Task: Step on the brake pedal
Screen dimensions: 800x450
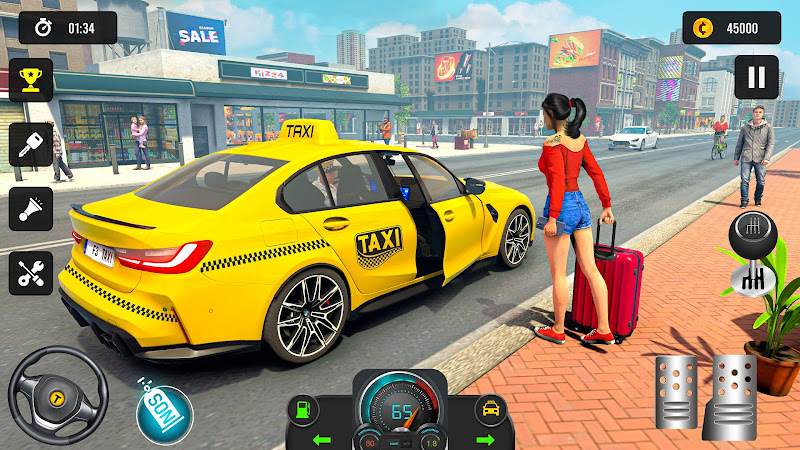Action: point(675,391)
